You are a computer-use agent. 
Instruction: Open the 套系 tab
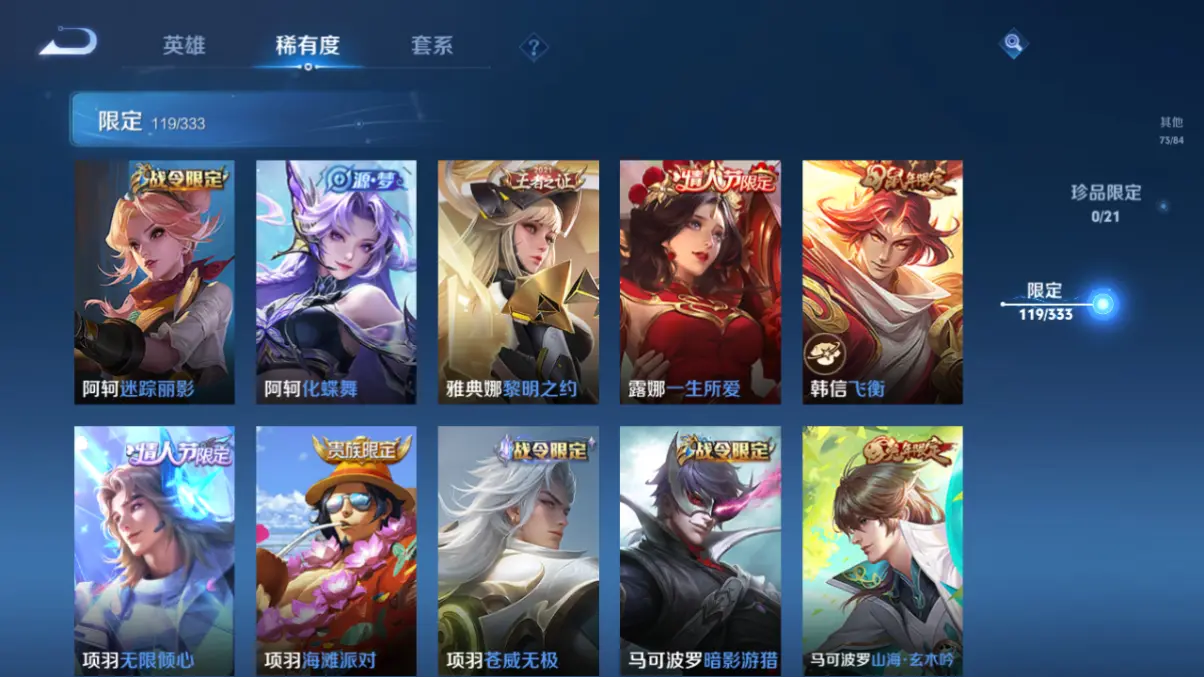pos(432,46)
